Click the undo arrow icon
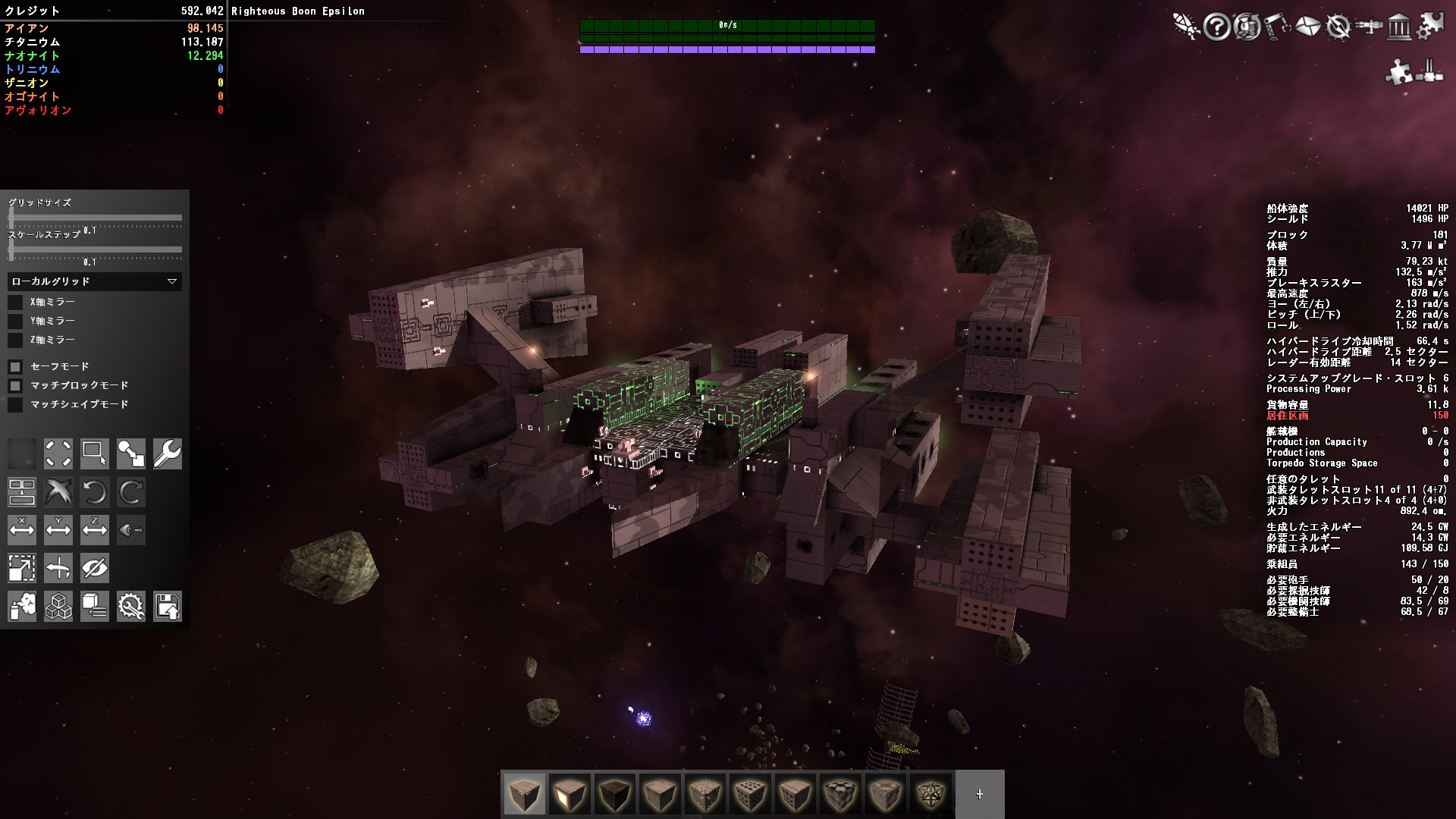 (x=95, y=493)
